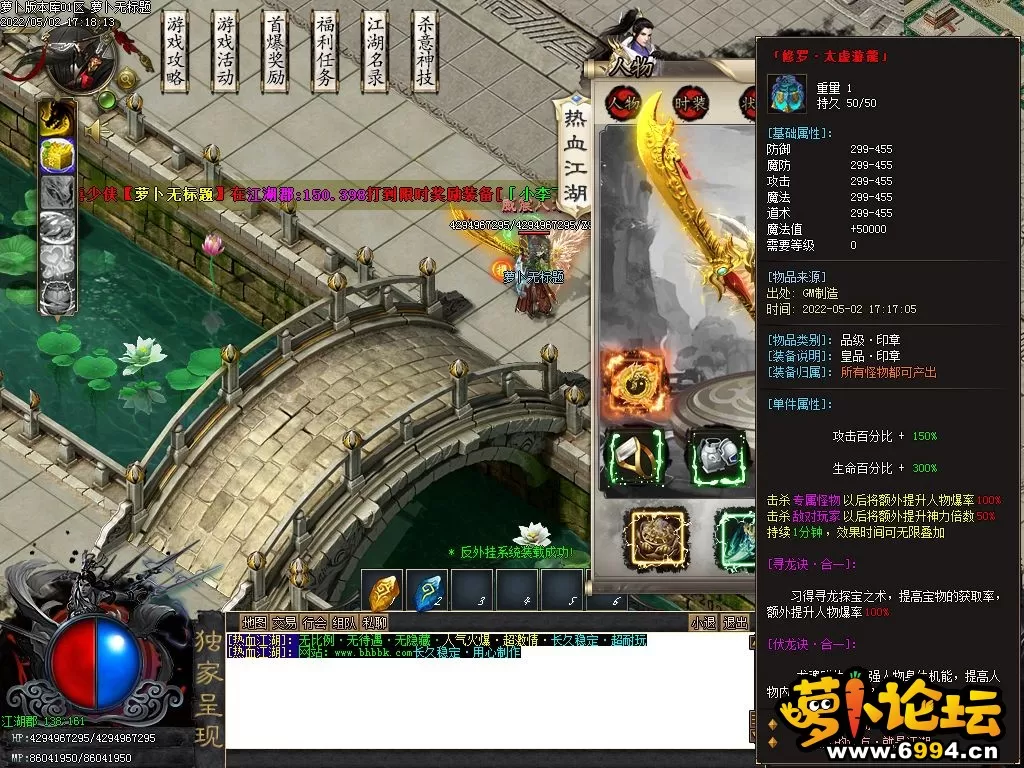Use the blue rune stone in hotbar slot 2

click(430, 593)
